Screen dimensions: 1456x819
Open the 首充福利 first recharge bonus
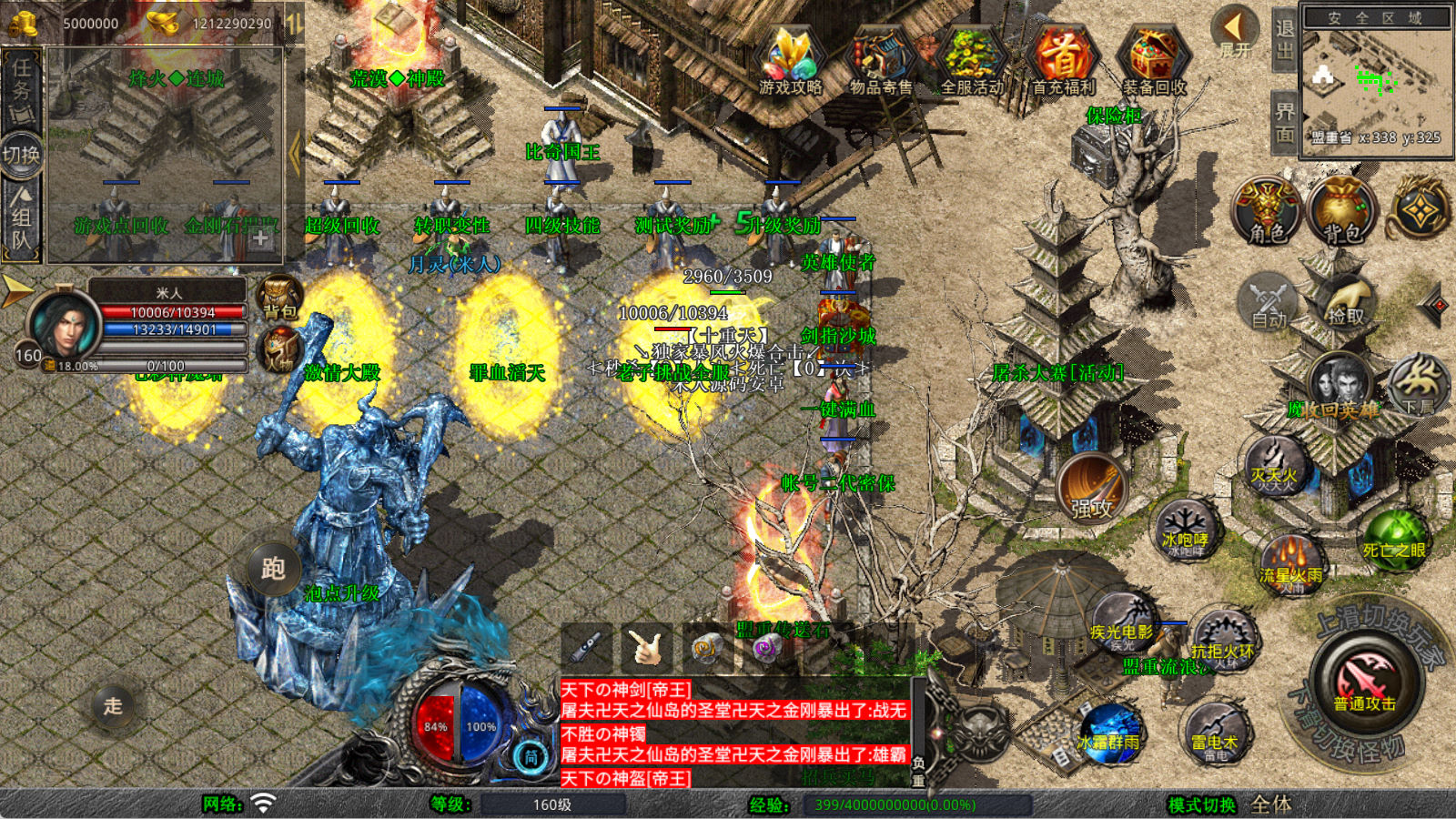1063,60
